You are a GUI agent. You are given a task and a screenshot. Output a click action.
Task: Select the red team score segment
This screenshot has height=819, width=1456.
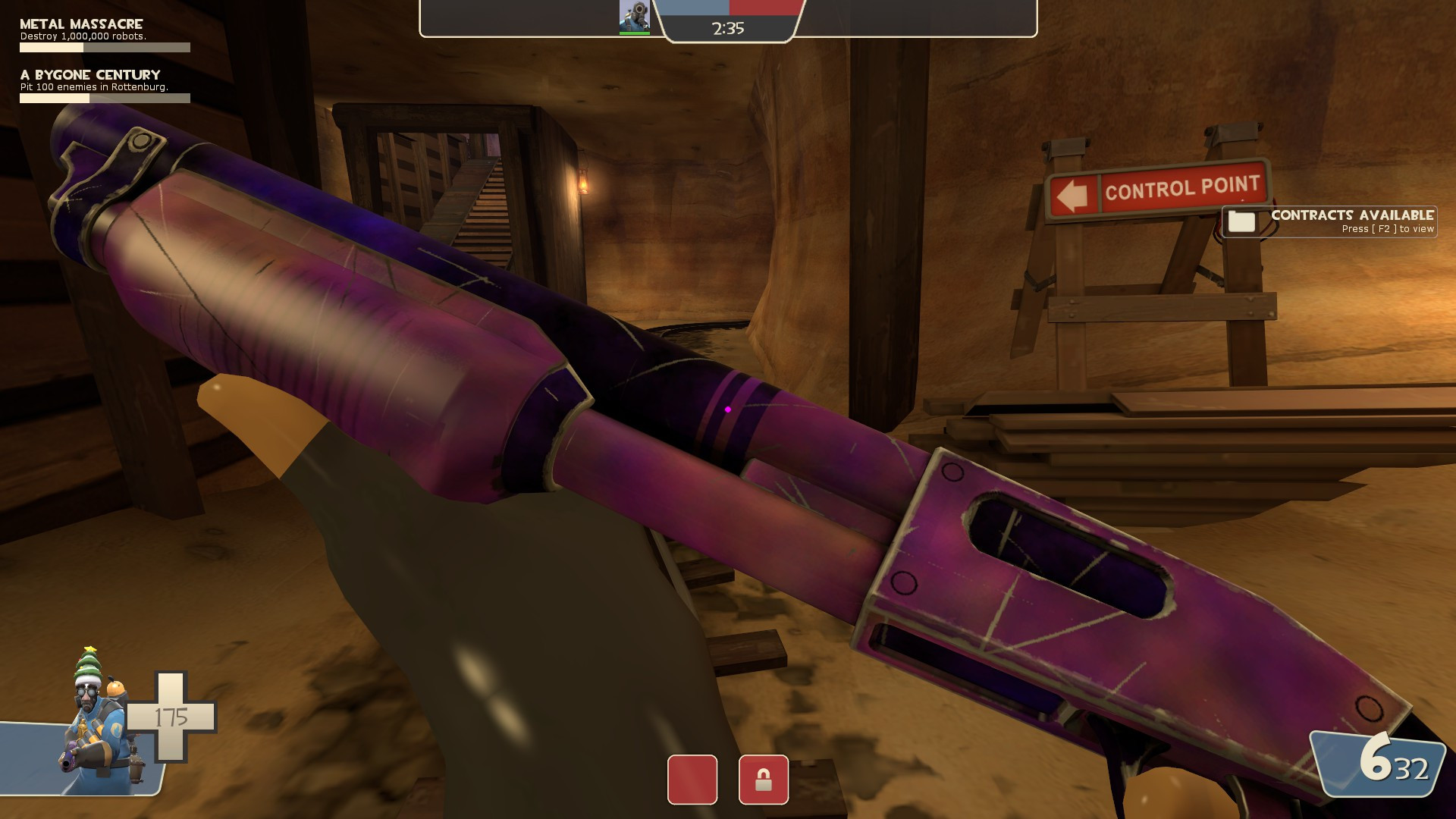click(x=766, y=9)
